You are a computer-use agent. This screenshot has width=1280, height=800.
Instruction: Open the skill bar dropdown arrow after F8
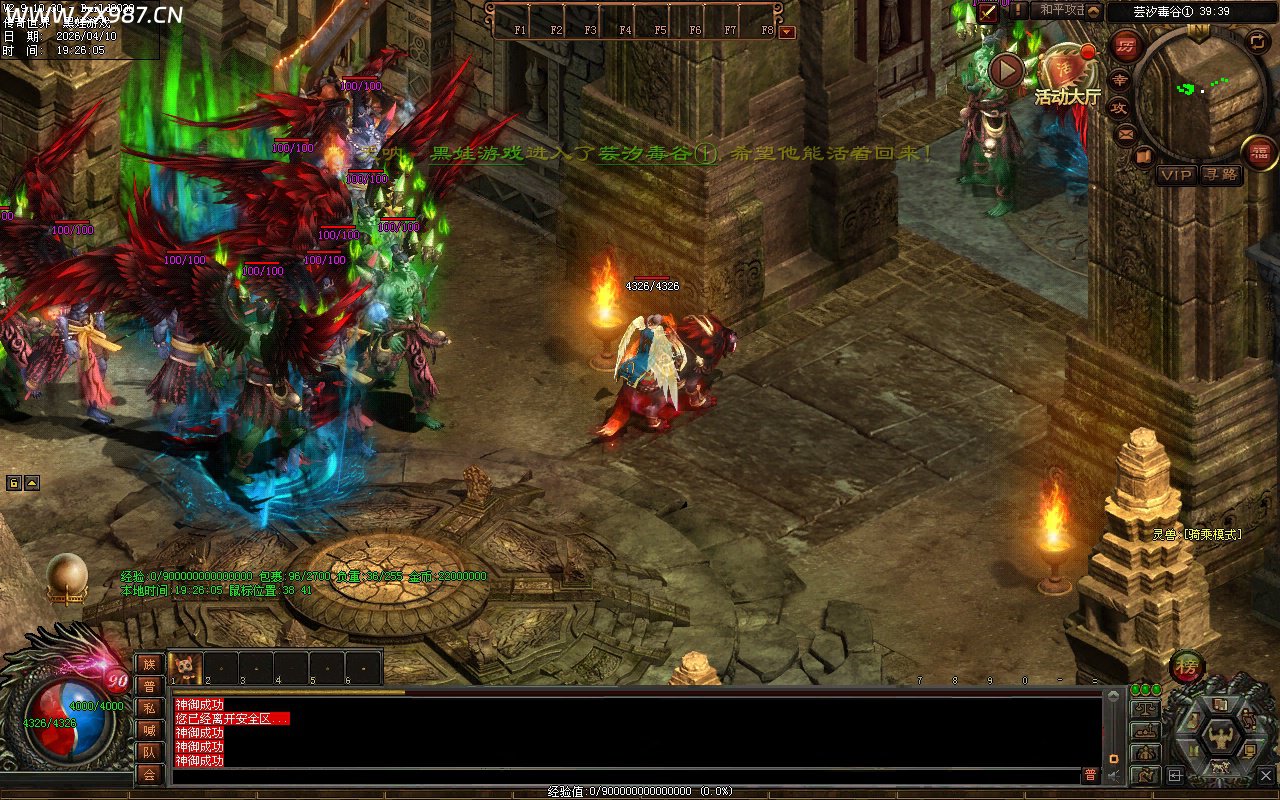pos(787,31)
